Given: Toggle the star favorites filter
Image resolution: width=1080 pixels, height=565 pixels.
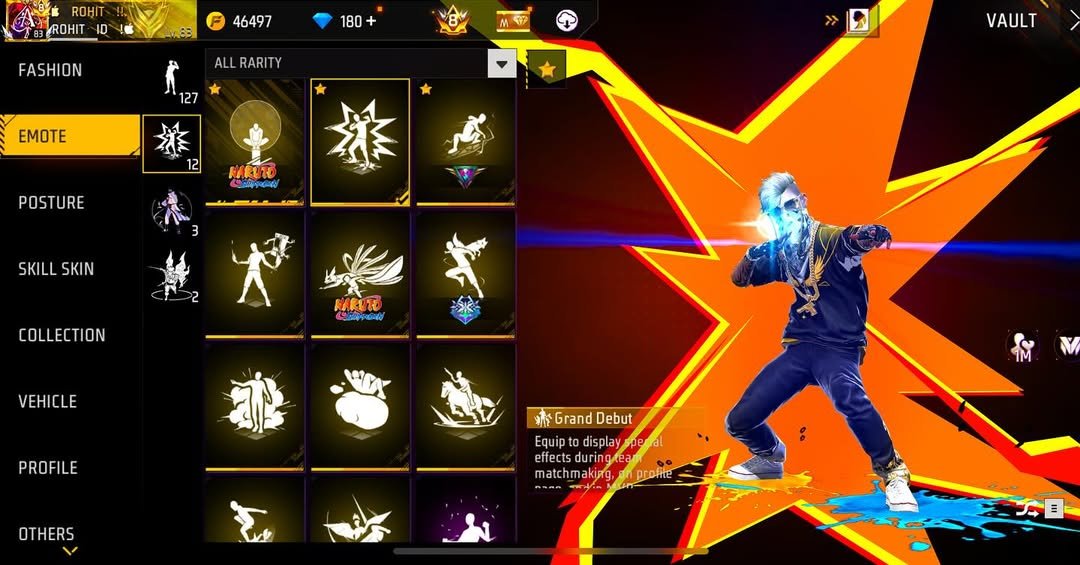Looking at the screenshot, I should (x=546, y=69).
